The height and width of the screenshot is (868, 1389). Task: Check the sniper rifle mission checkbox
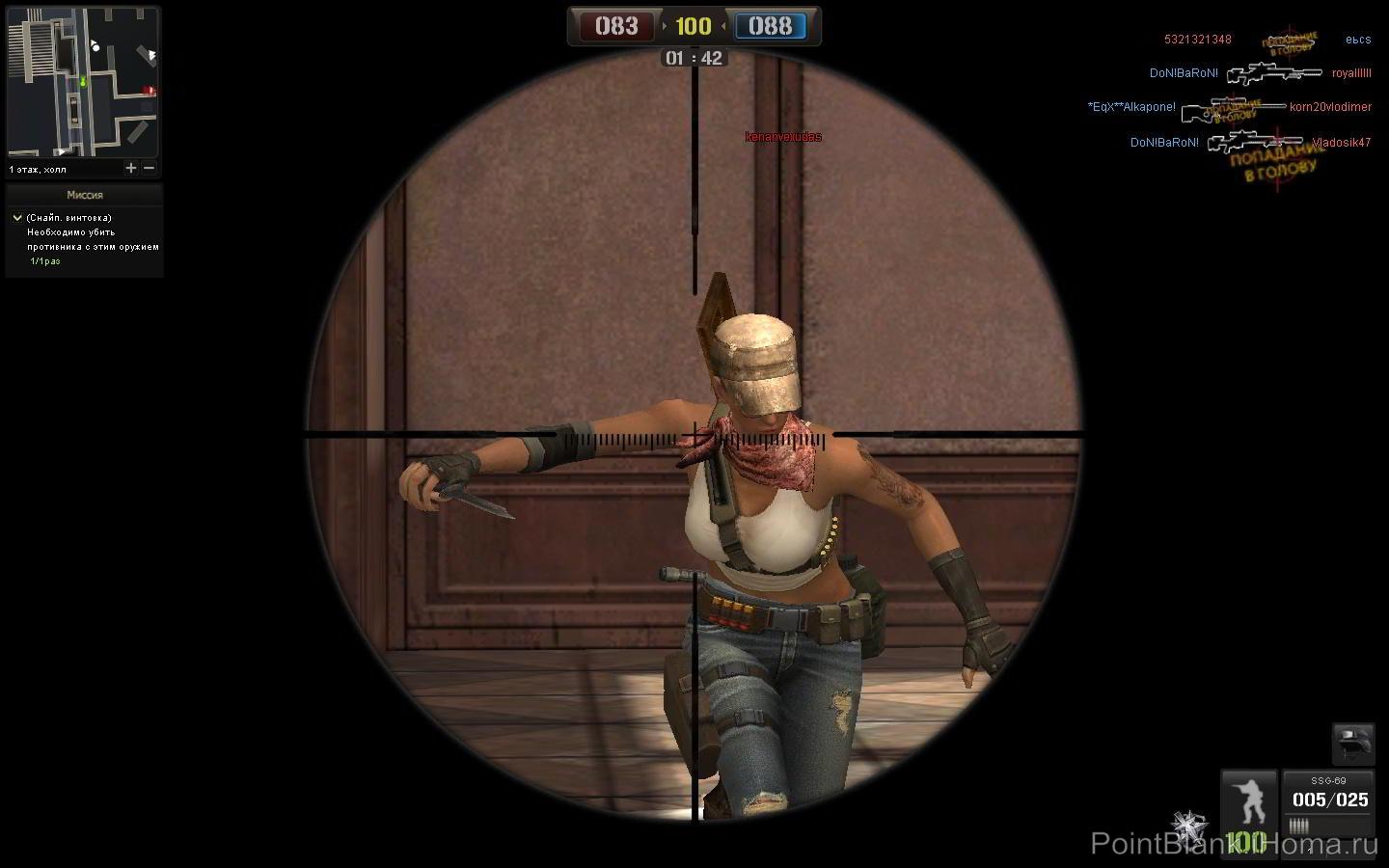(16, 217)
